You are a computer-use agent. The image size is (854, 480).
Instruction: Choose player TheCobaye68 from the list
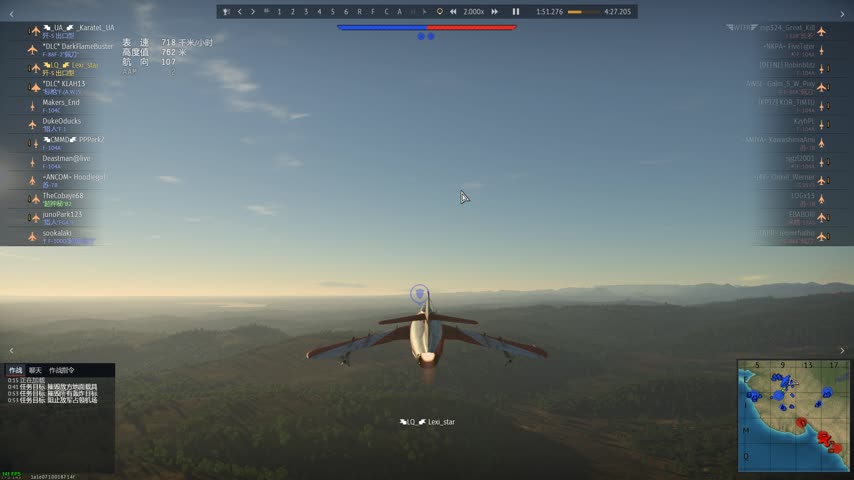pos(63,196)
